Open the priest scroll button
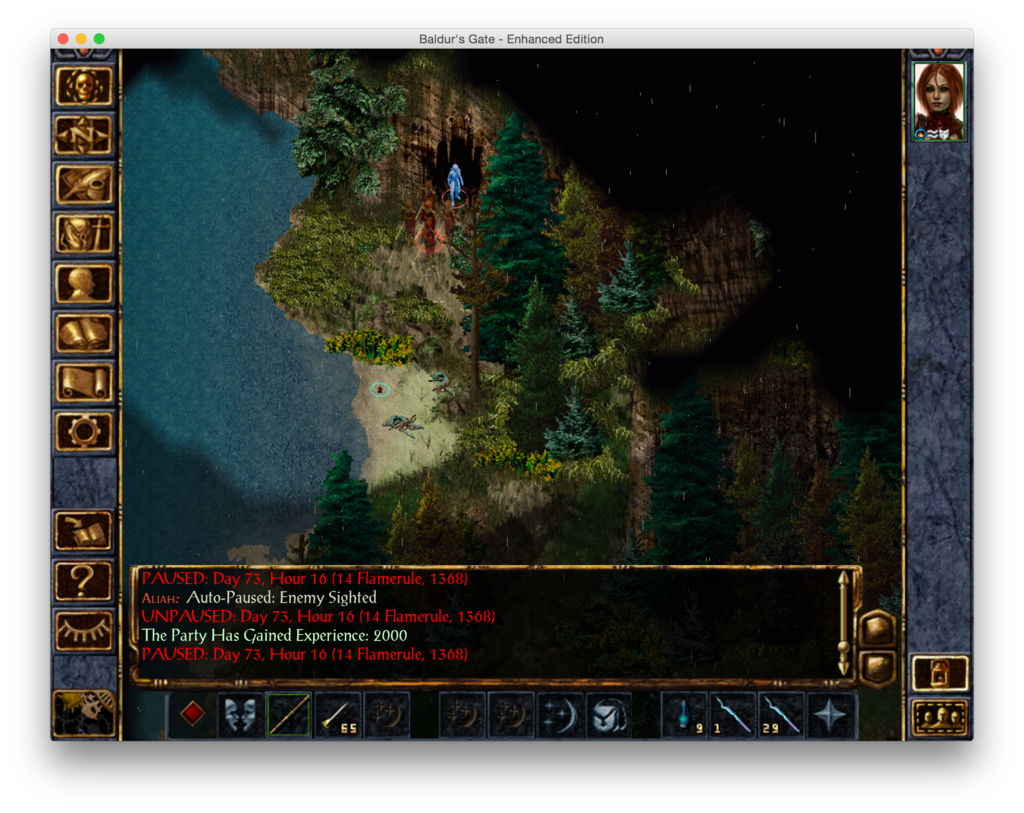The width and height of the screenshot is (1024, 813). coord(84,382)
